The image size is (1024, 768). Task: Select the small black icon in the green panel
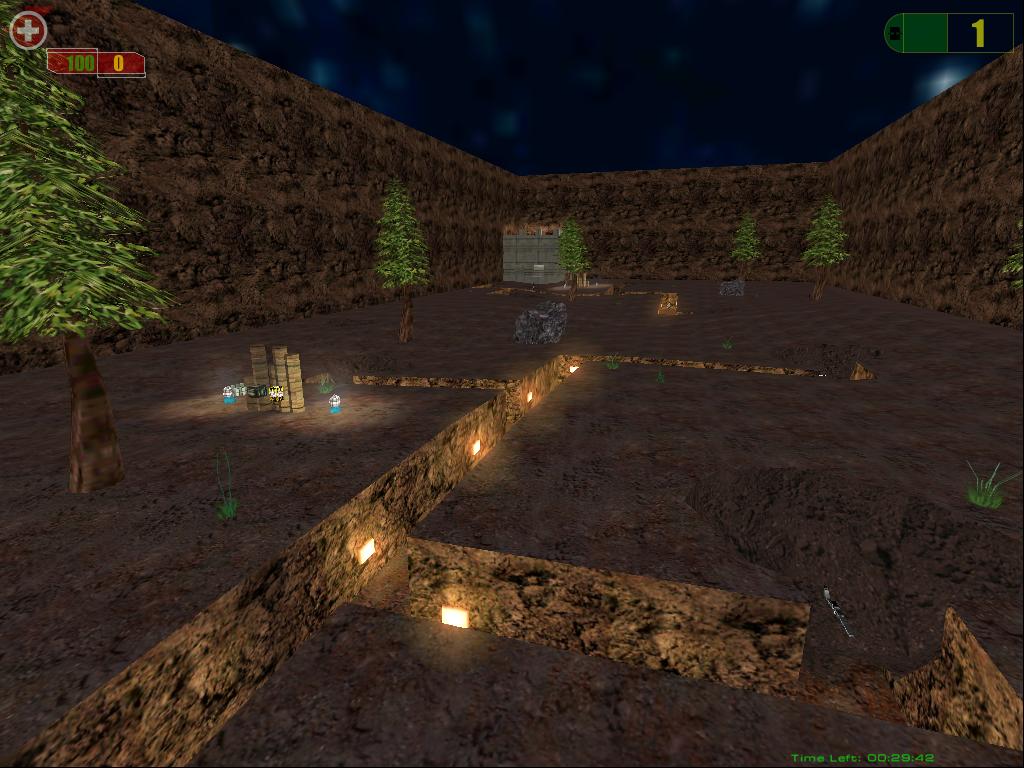pos(894,34)
